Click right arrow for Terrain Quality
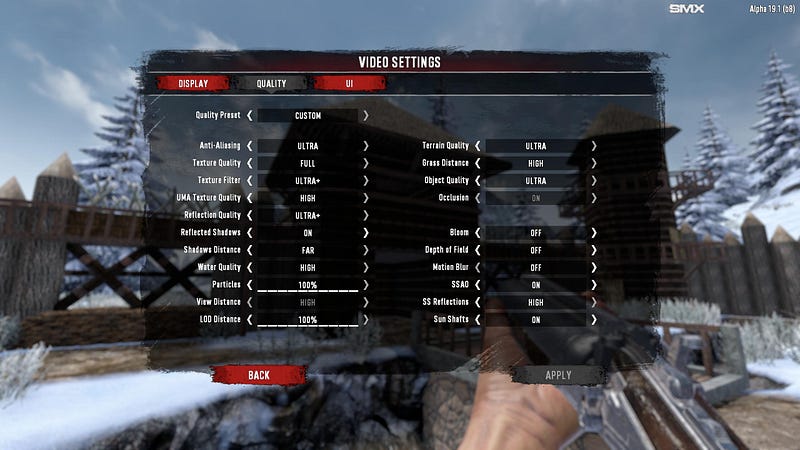 pyautogui.click(x=594, y=145)
